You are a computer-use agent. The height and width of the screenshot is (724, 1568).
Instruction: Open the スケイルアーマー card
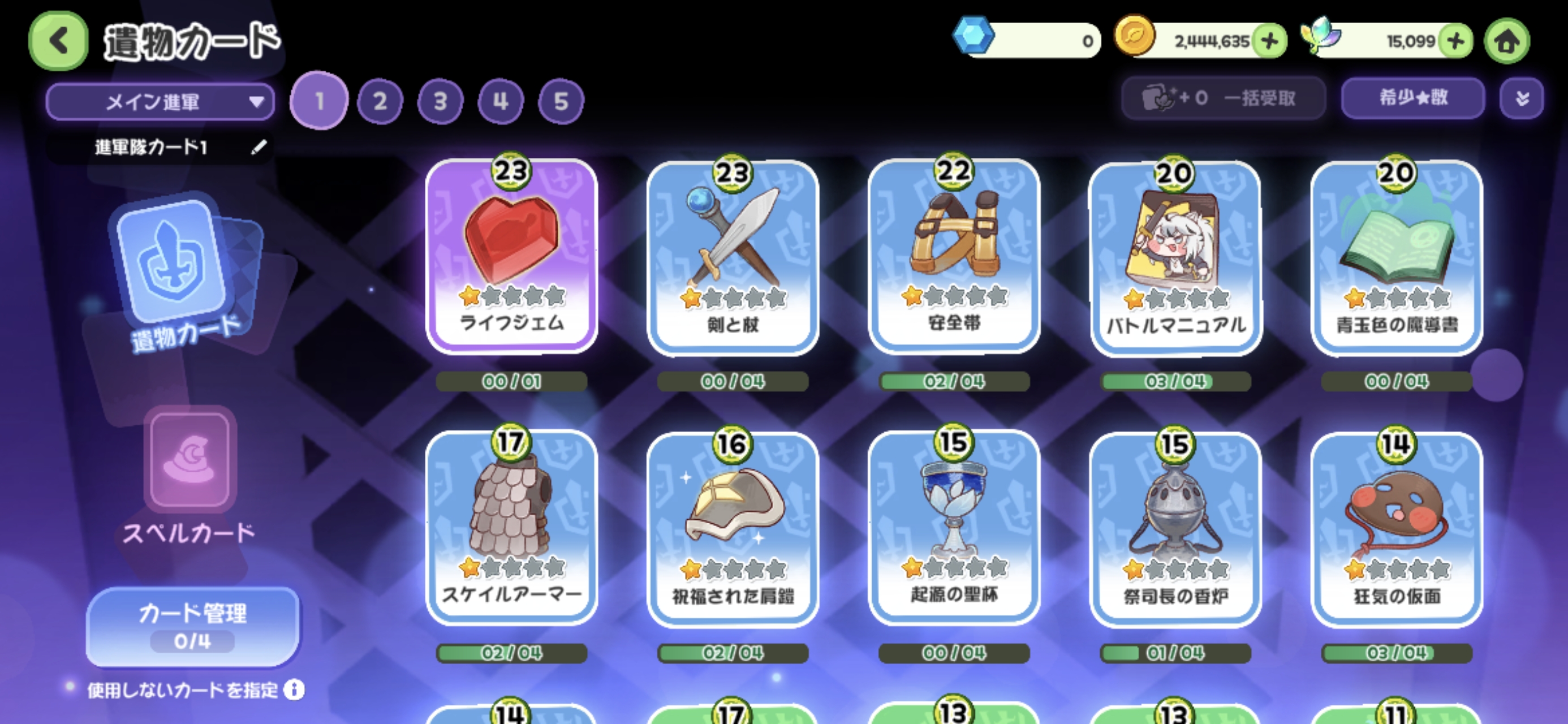tap(511, 527)
